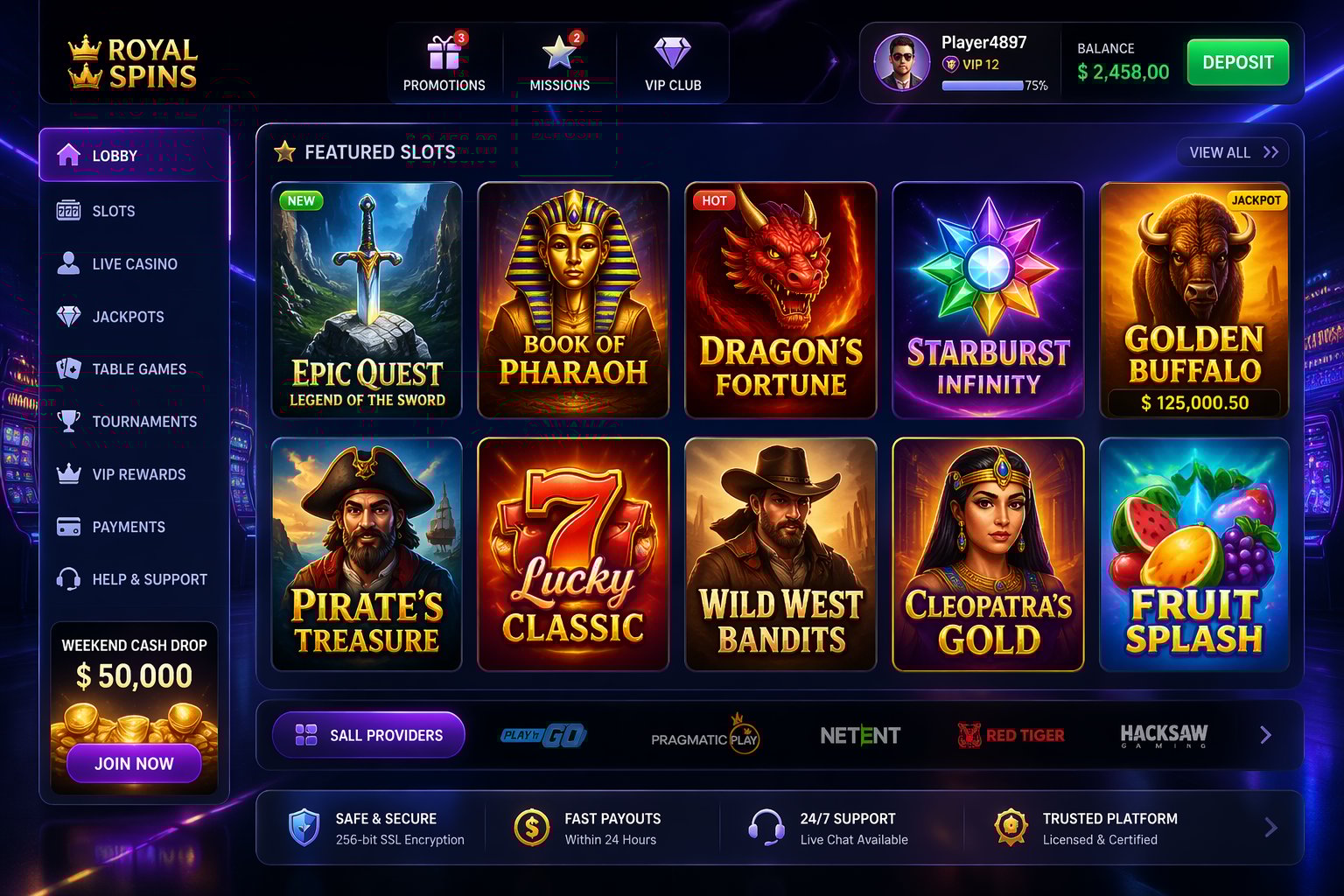Screen dimensions: 1344x896
Task: Click the Missions star icon
Action: [x=559, y=52]
